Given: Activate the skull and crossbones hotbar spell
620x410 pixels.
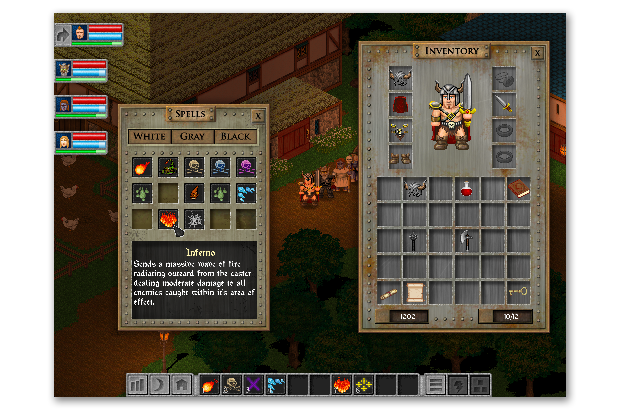Looking at the screenshot, I should click(231, 382).
